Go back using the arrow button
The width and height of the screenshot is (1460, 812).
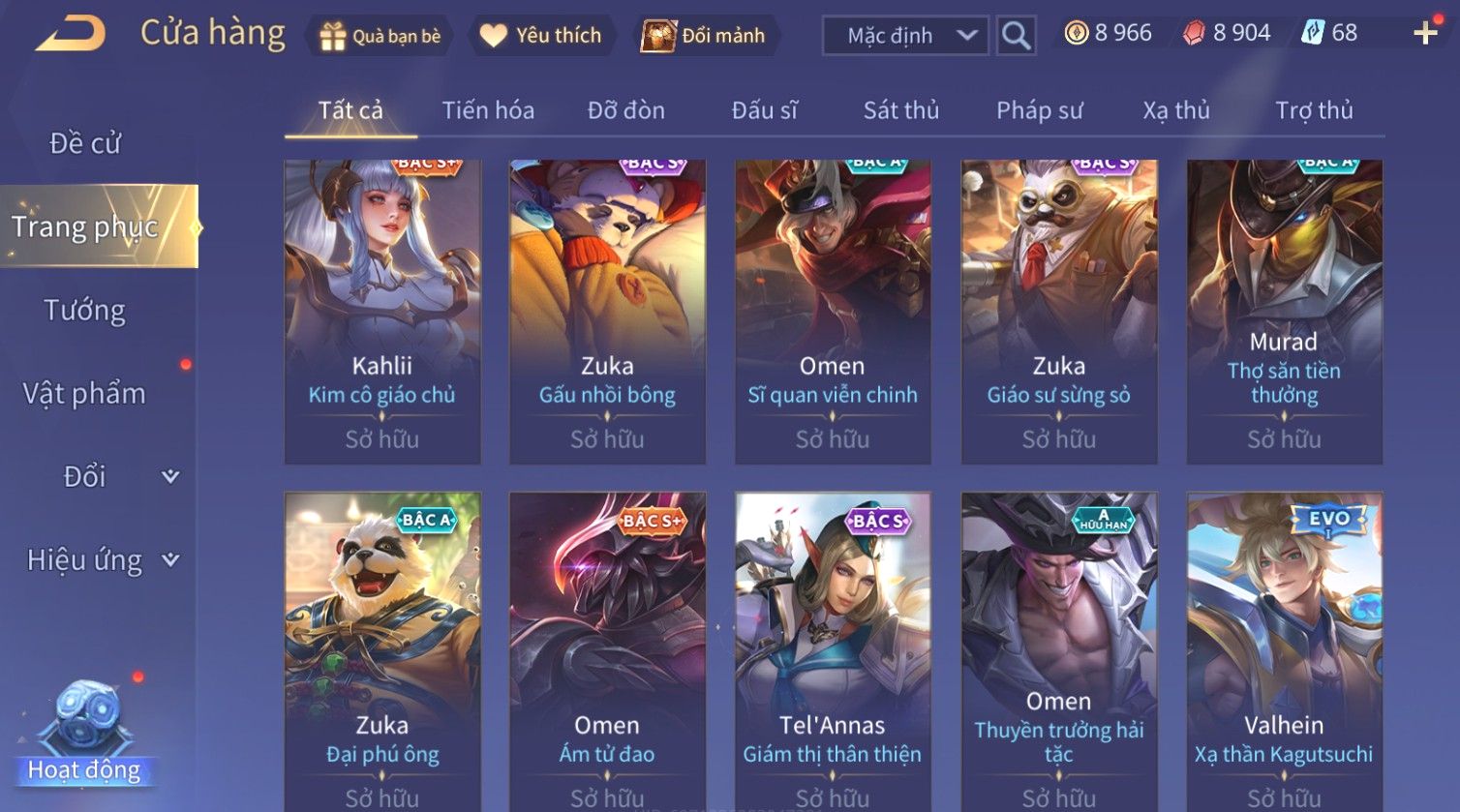(x=71, y=34)
